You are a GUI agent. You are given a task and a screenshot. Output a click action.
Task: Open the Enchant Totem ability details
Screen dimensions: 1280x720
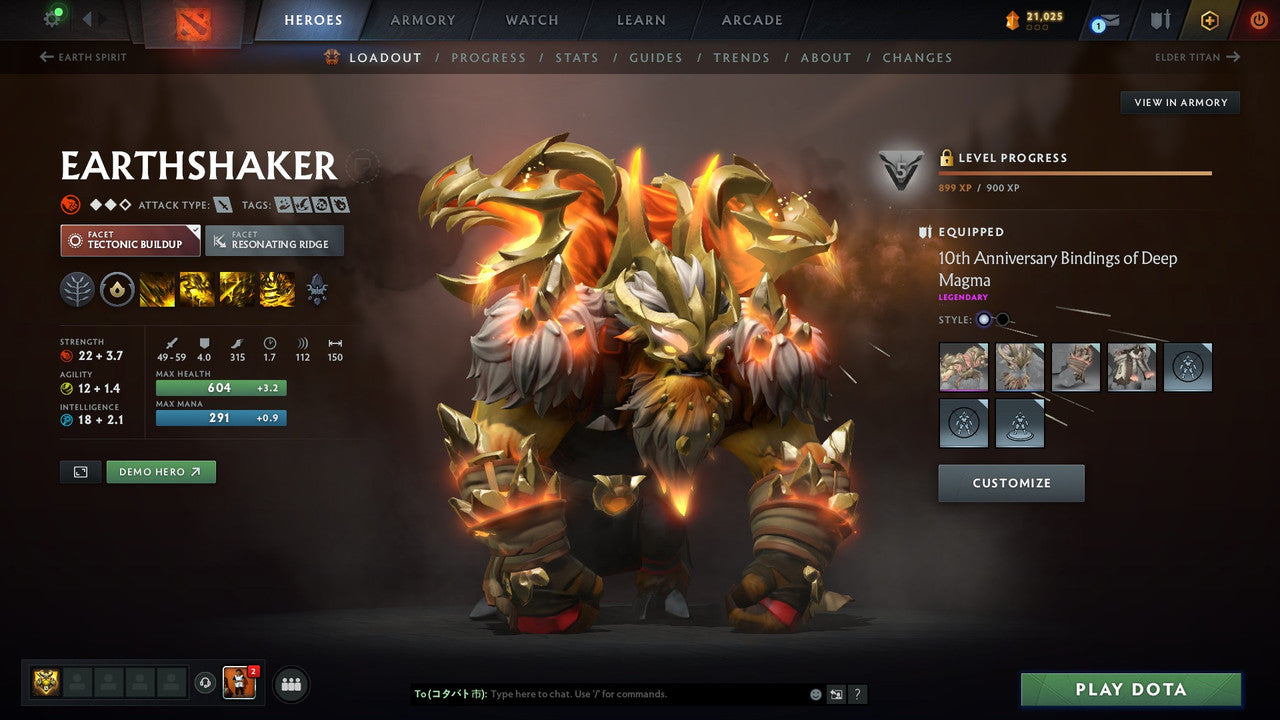[x=197, y=290]
